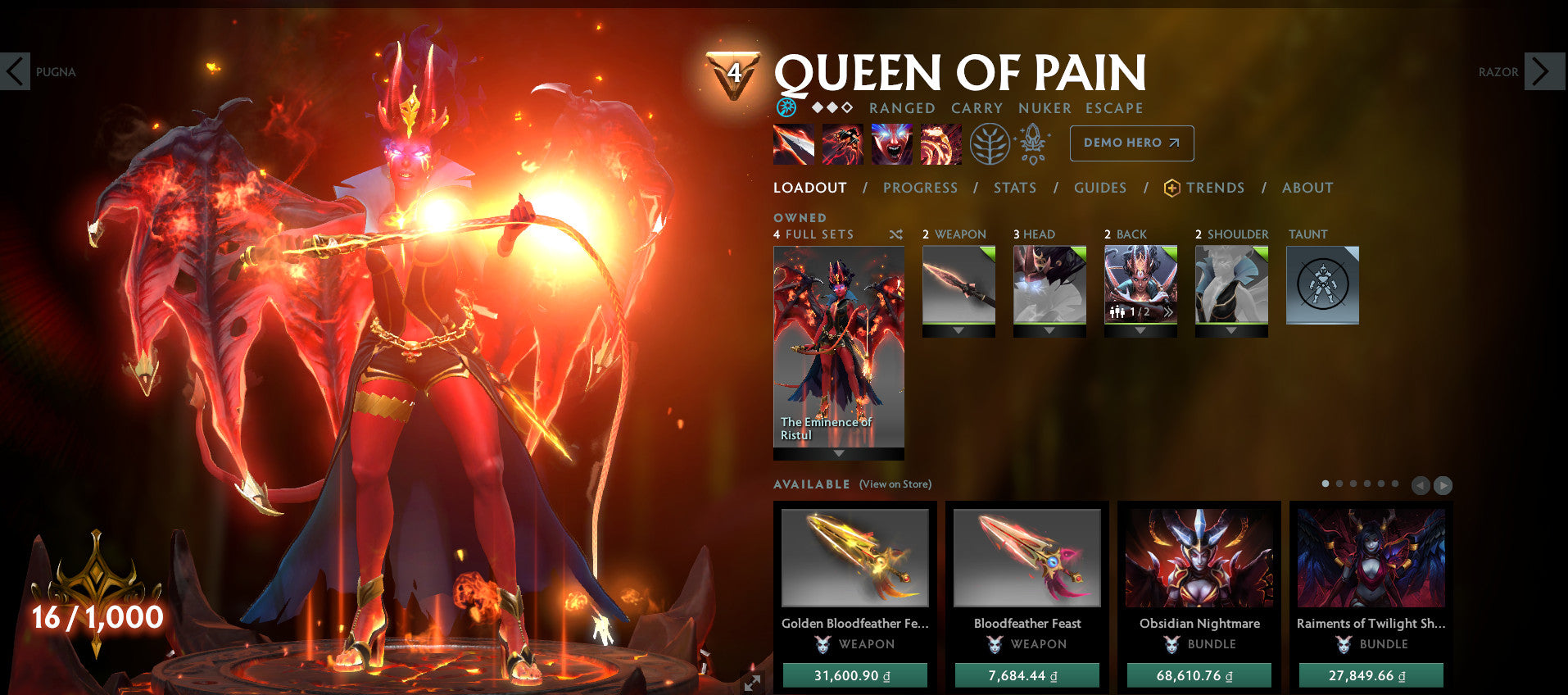Open the talent tree icon
The width and height of the screenshot is (1568, 695).
pyautogui.click(x=990, y=143)
